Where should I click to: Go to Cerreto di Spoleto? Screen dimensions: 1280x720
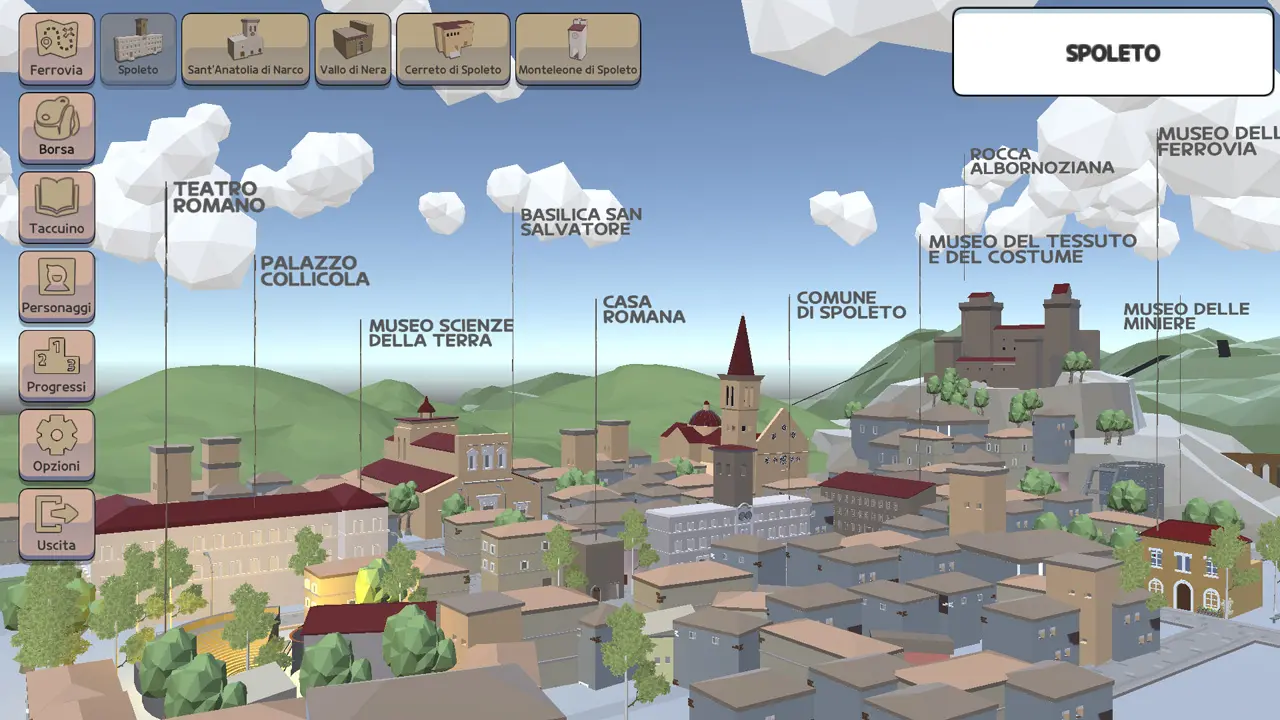(x=453, y=48)
